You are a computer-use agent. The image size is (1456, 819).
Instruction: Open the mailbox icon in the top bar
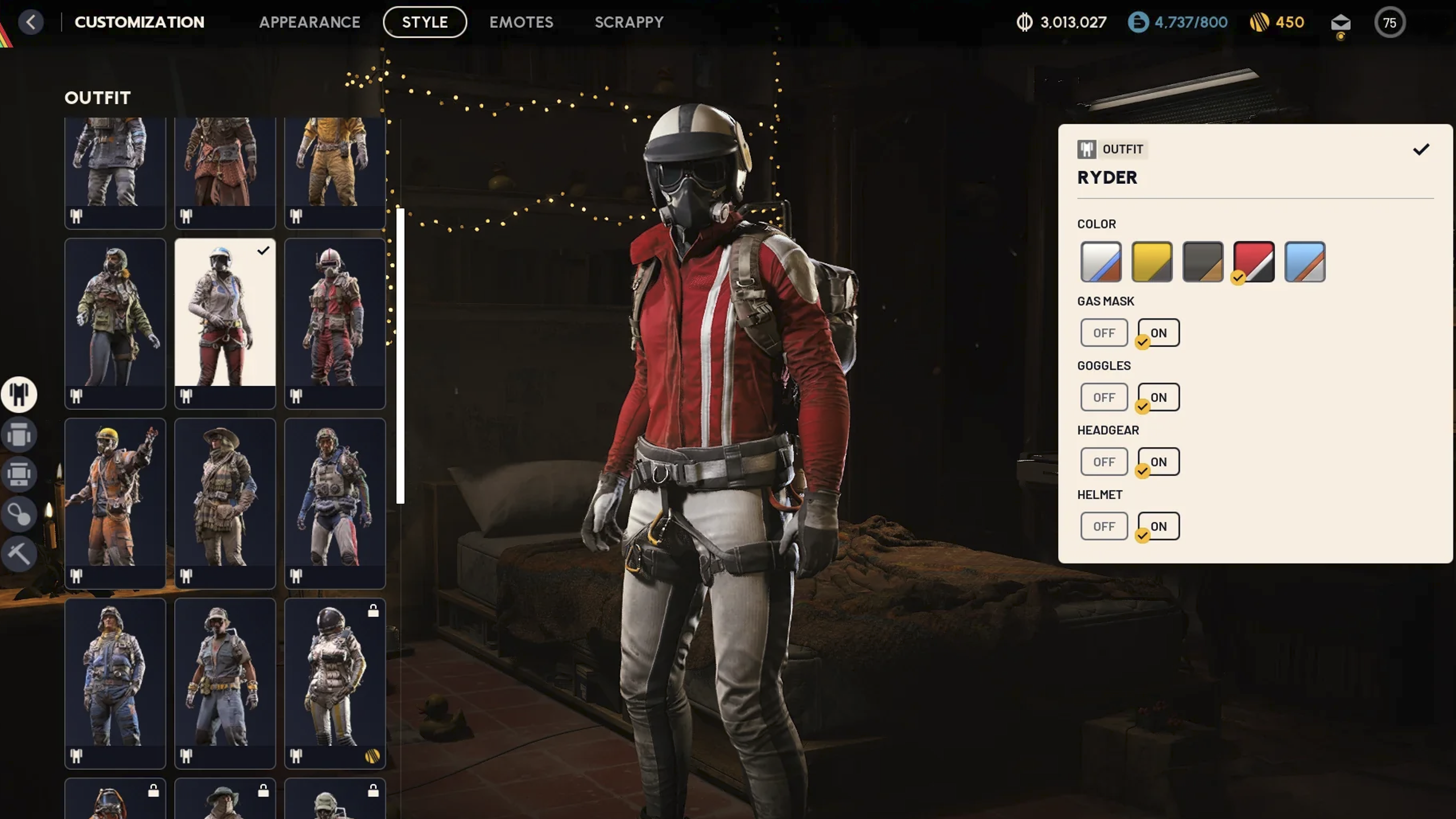point(1341,23)
